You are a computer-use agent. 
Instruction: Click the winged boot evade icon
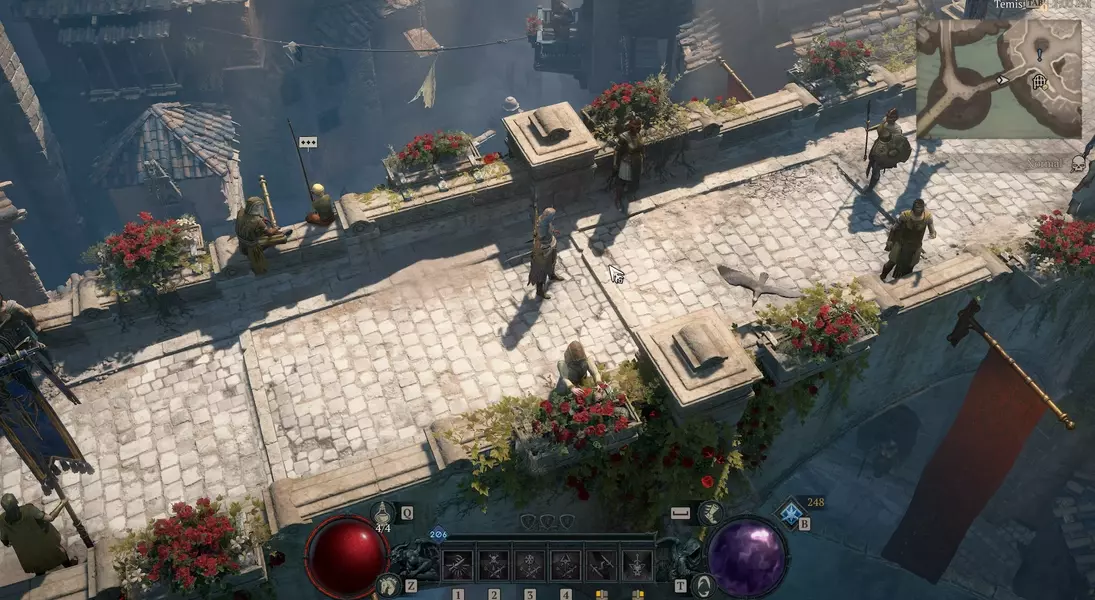[x=712, y=514]
